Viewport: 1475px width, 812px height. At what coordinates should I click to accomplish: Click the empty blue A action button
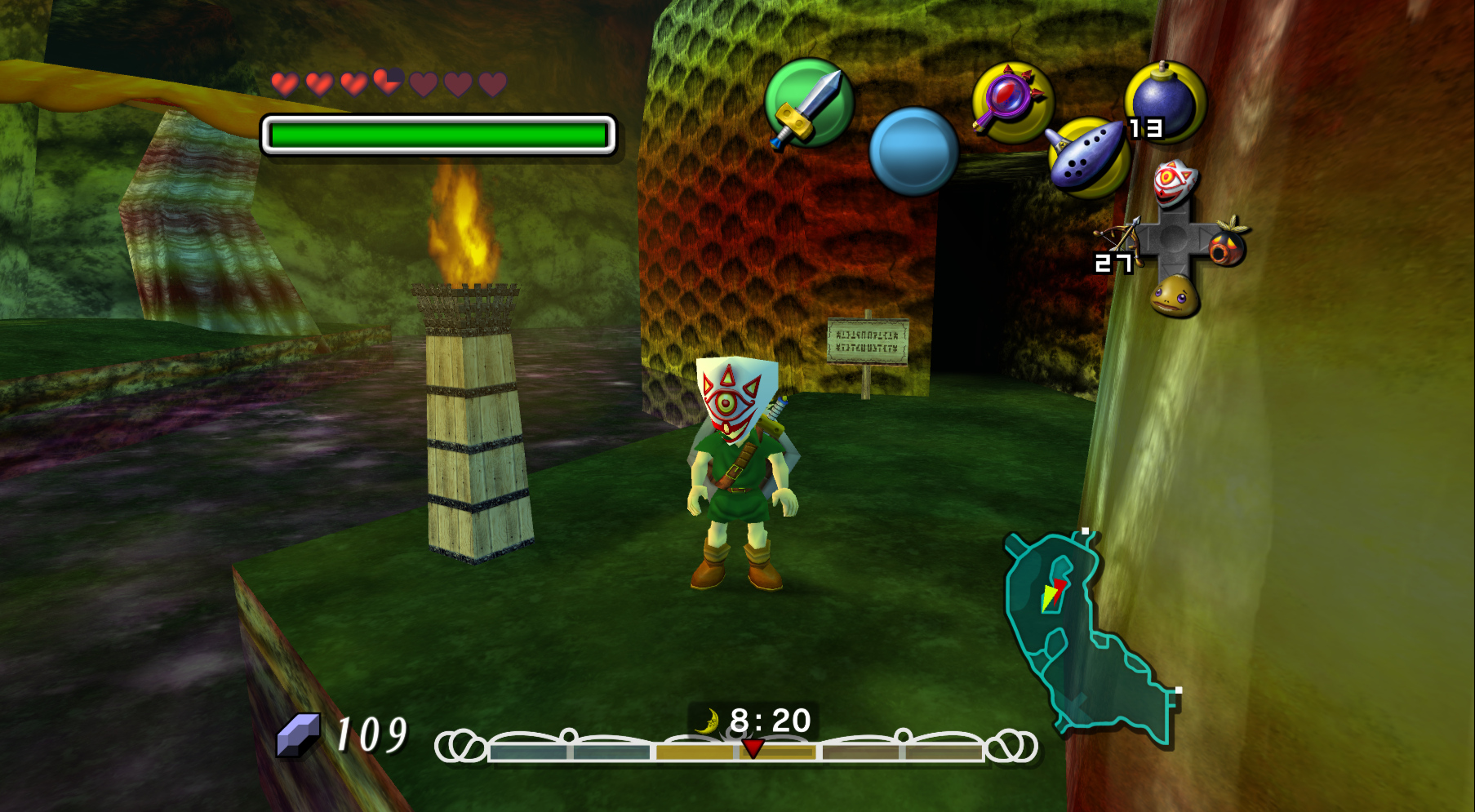coord(913,151)
